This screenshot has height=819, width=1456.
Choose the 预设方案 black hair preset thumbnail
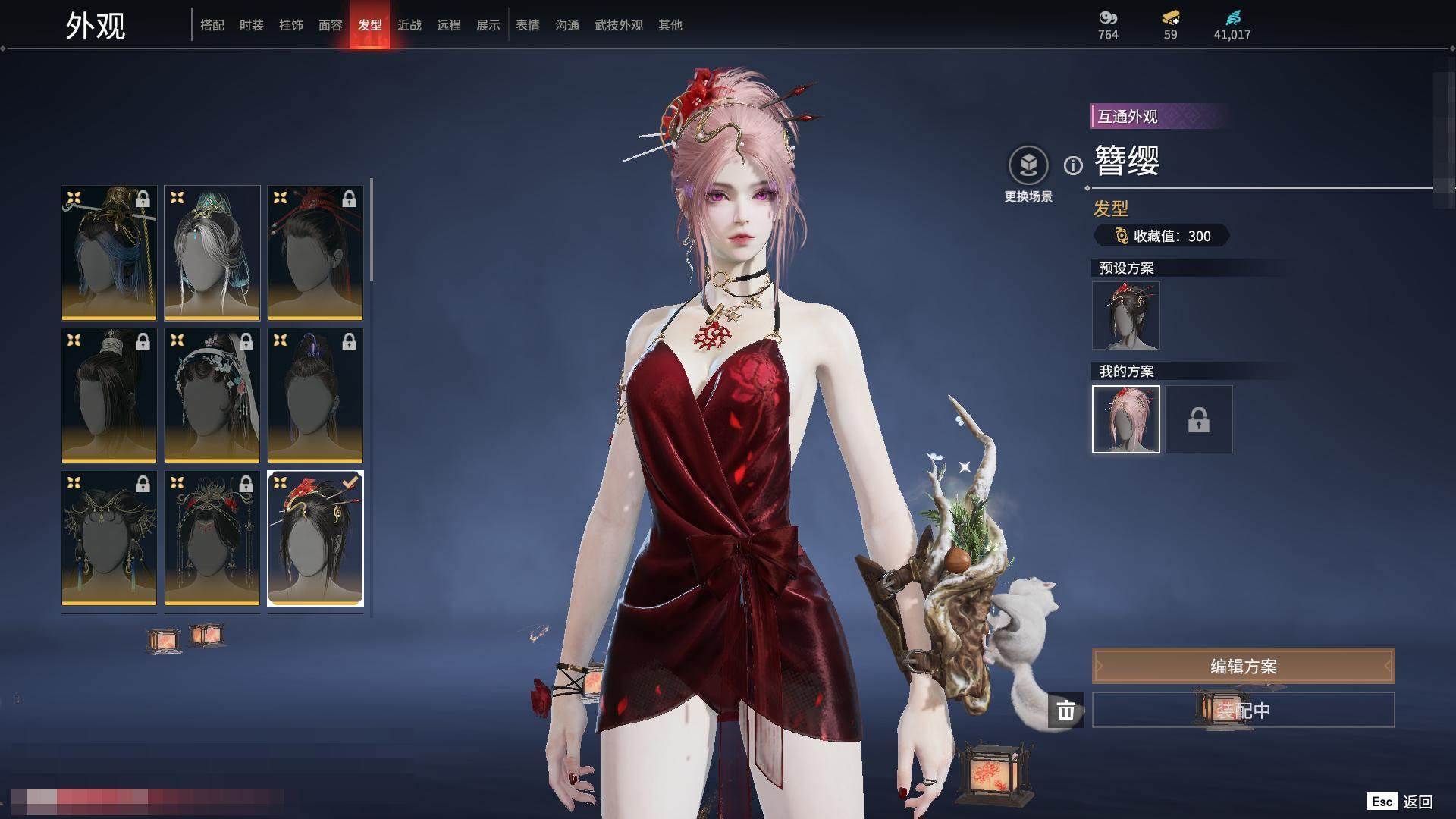(1126, 315)
